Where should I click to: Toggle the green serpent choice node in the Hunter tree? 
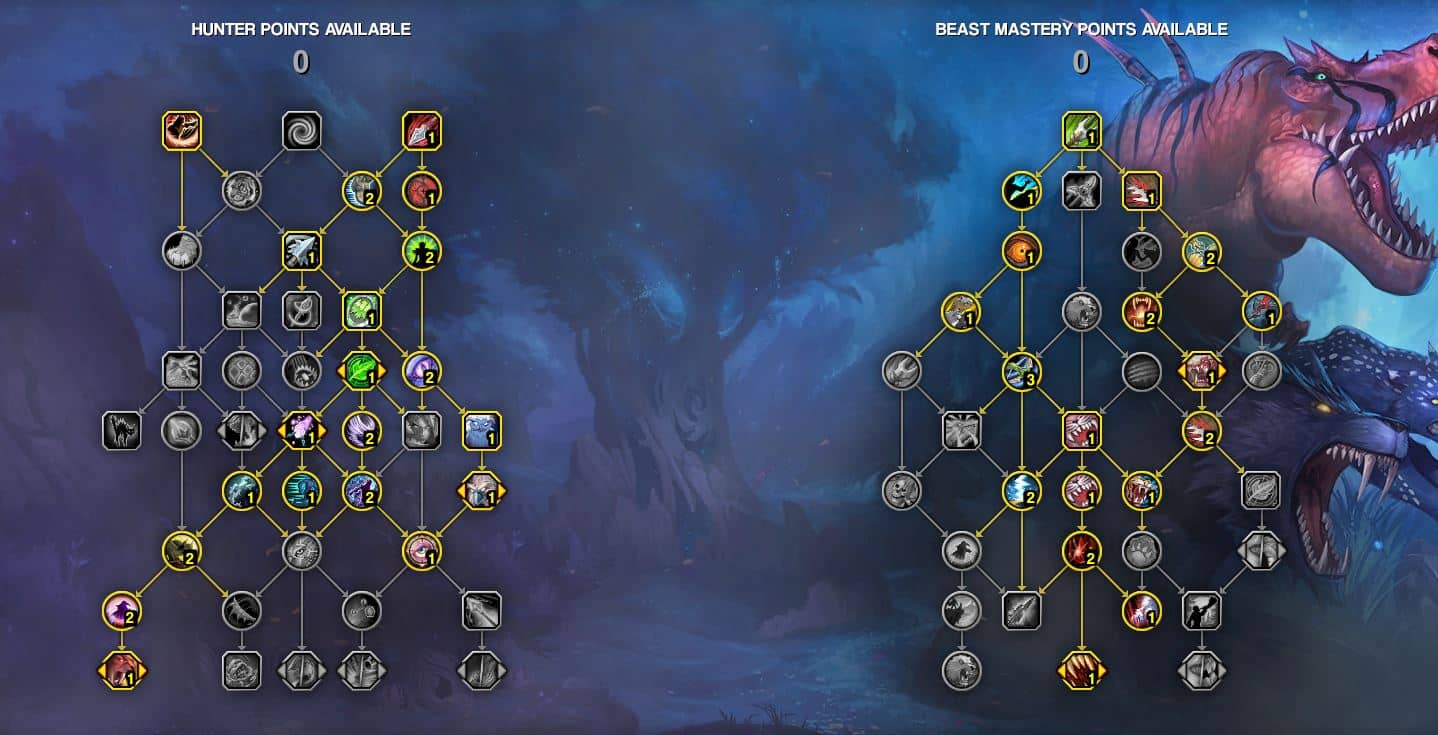[360, 371]
